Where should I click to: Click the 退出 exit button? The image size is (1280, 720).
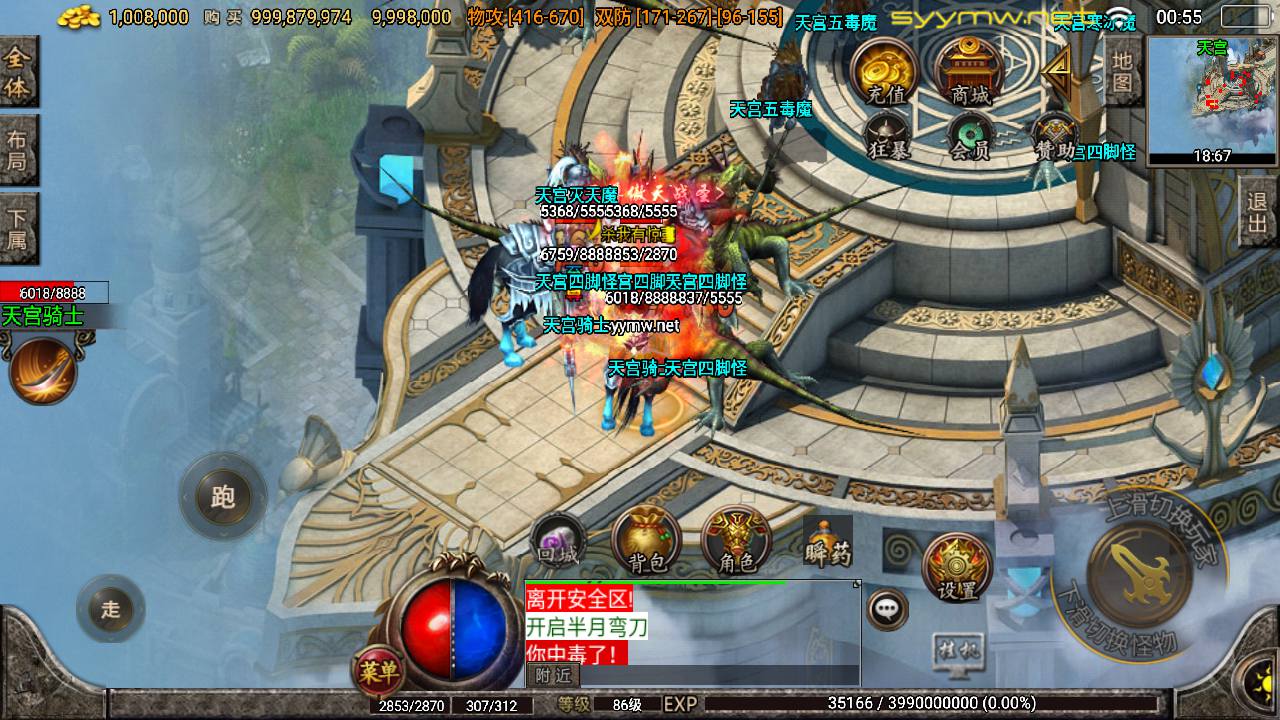(x=1258, y=212)
